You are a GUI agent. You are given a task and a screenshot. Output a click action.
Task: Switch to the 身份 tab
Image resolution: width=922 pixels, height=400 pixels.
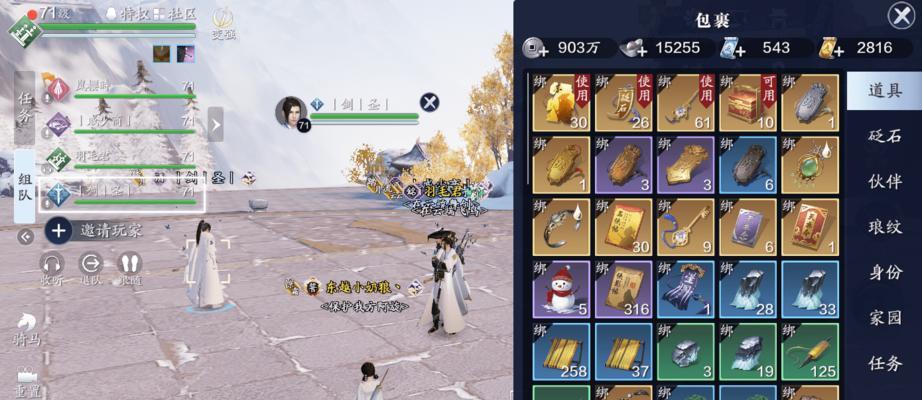tap(884, 272)
